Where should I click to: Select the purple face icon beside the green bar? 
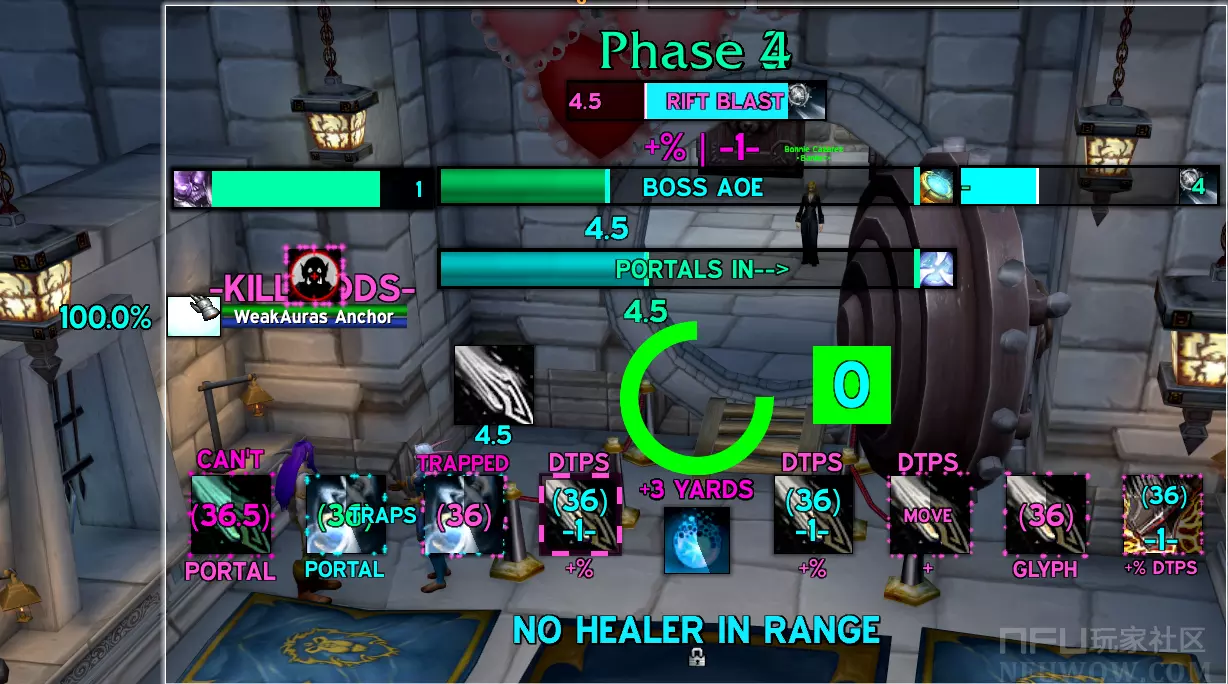click(192, 188)
